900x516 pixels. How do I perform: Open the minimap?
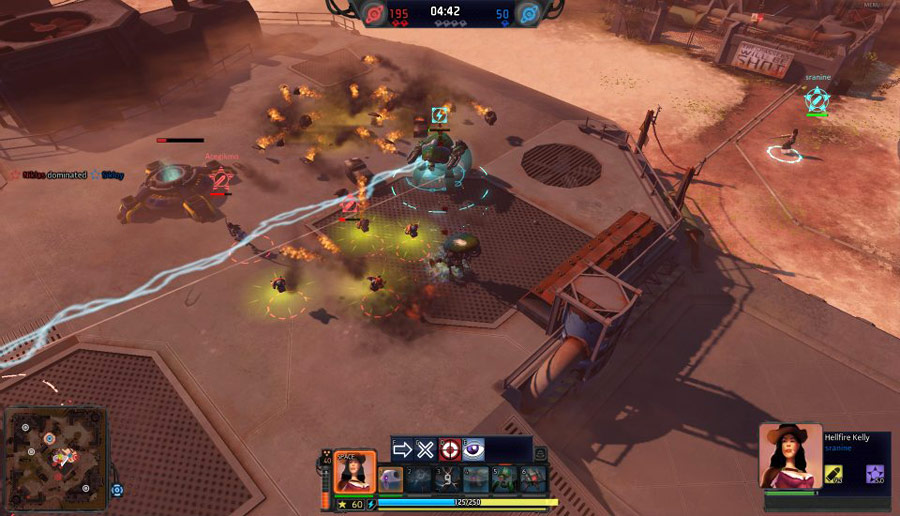click(55, 457)
